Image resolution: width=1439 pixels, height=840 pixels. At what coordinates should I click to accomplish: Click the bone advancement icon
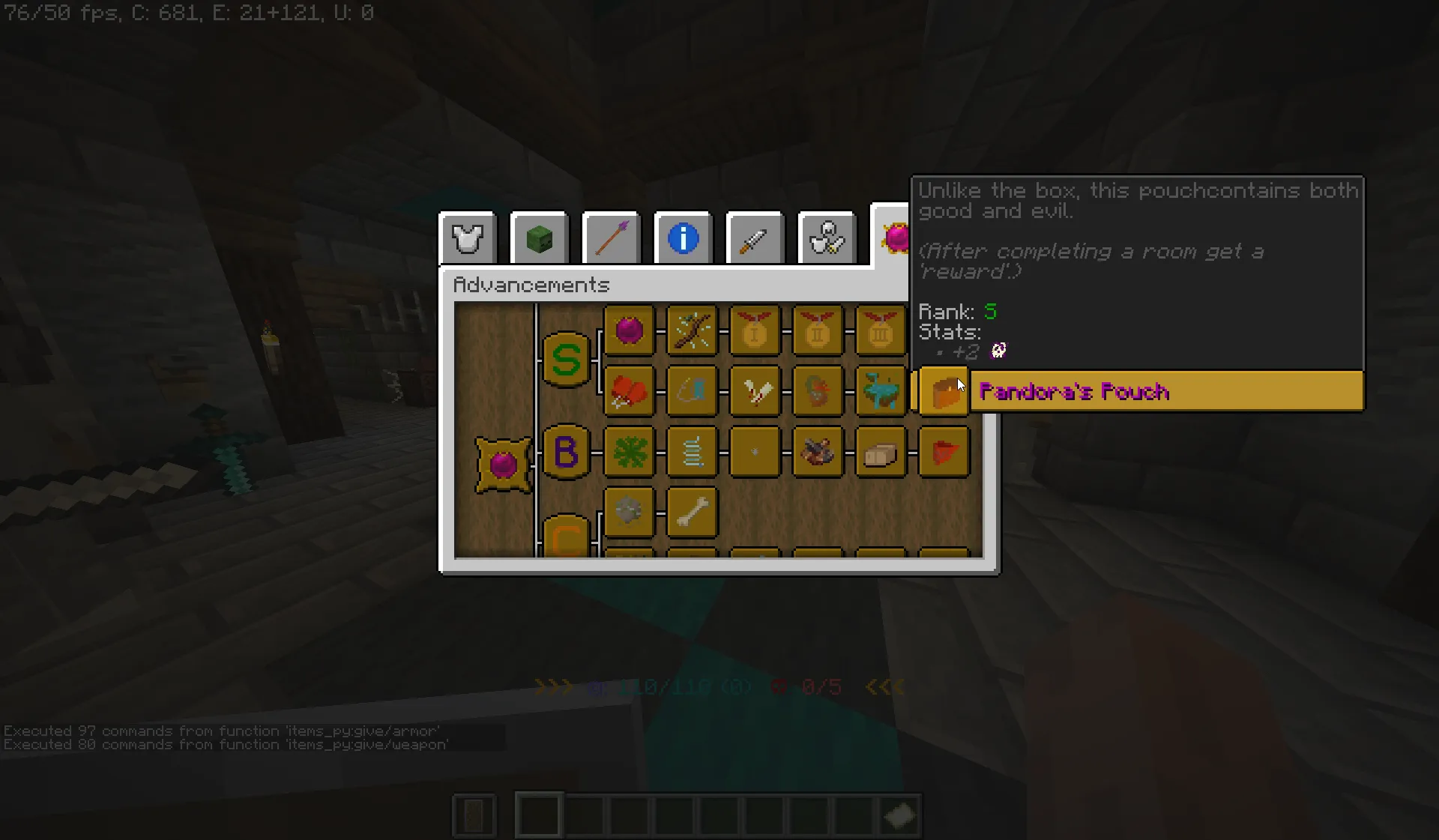coord(693,513)
